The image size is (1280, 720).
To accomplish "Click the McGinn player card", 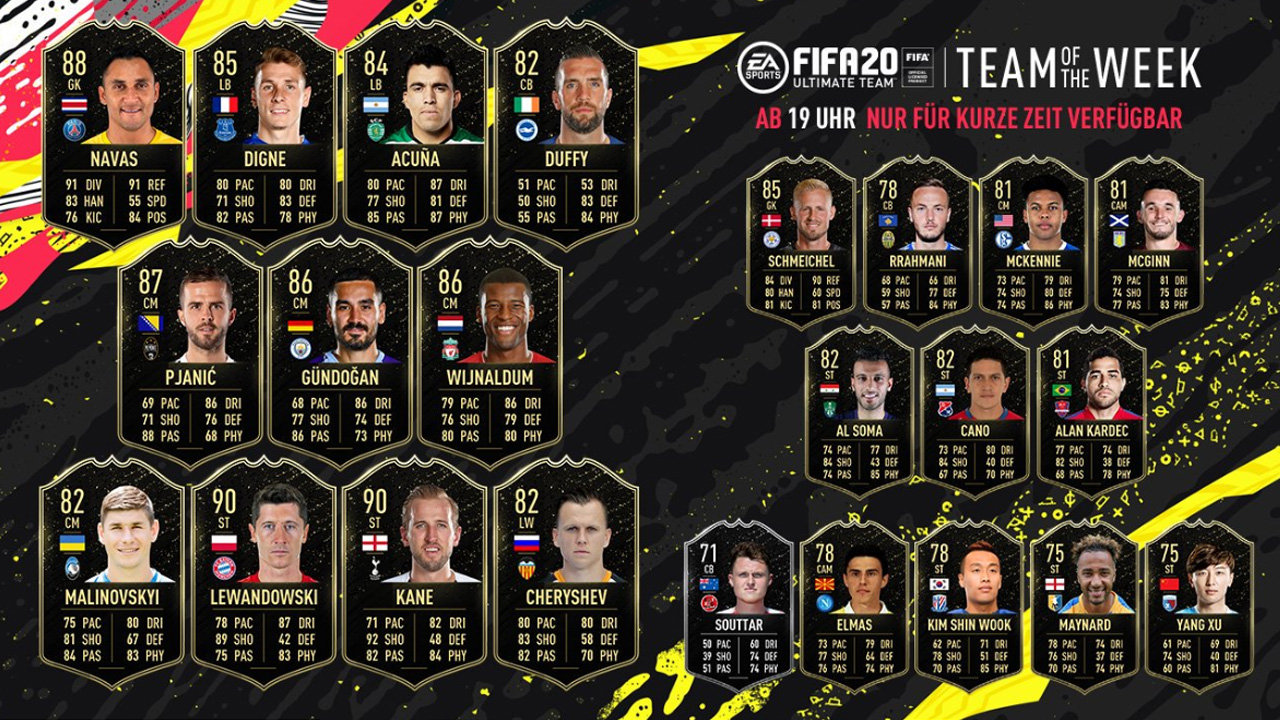I will click(x=1149, y=242).
